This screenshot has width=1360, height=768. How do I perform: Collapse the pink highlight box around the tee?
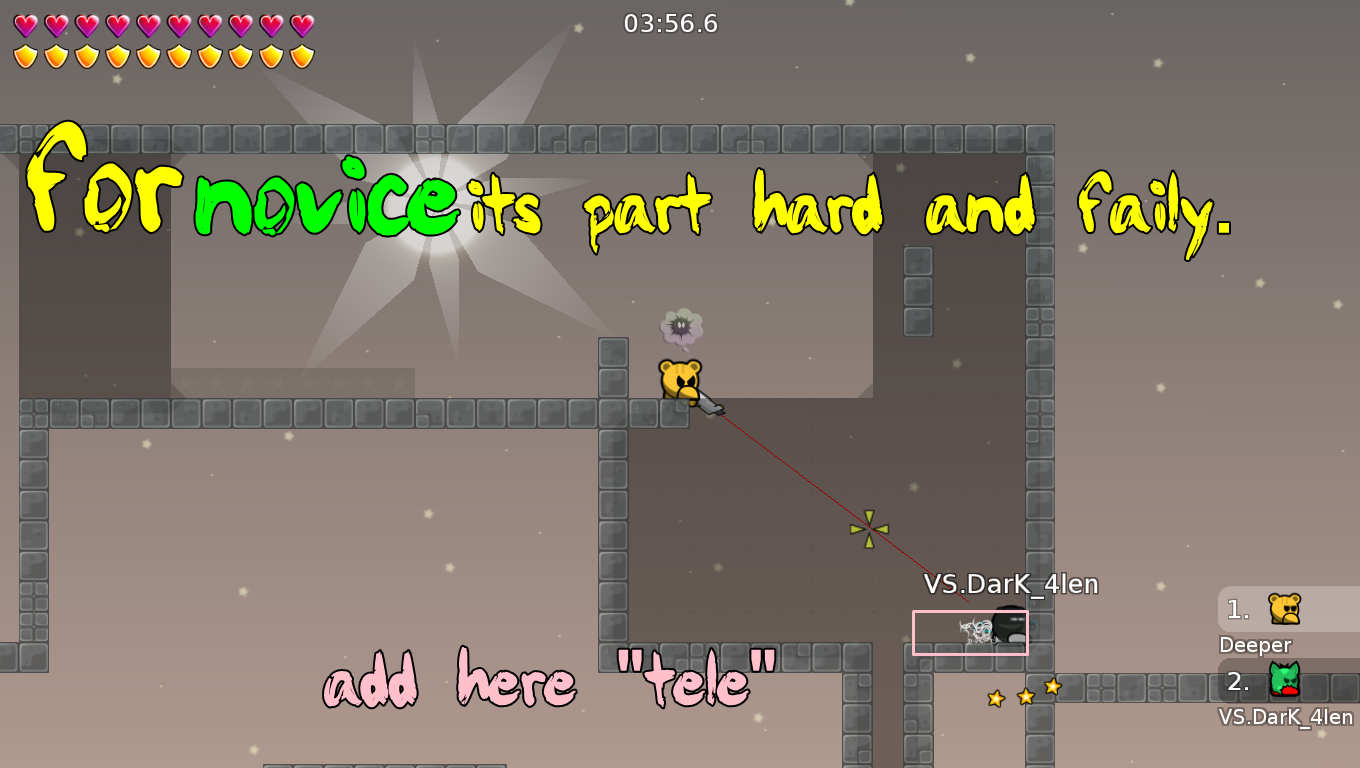(971, 632)
